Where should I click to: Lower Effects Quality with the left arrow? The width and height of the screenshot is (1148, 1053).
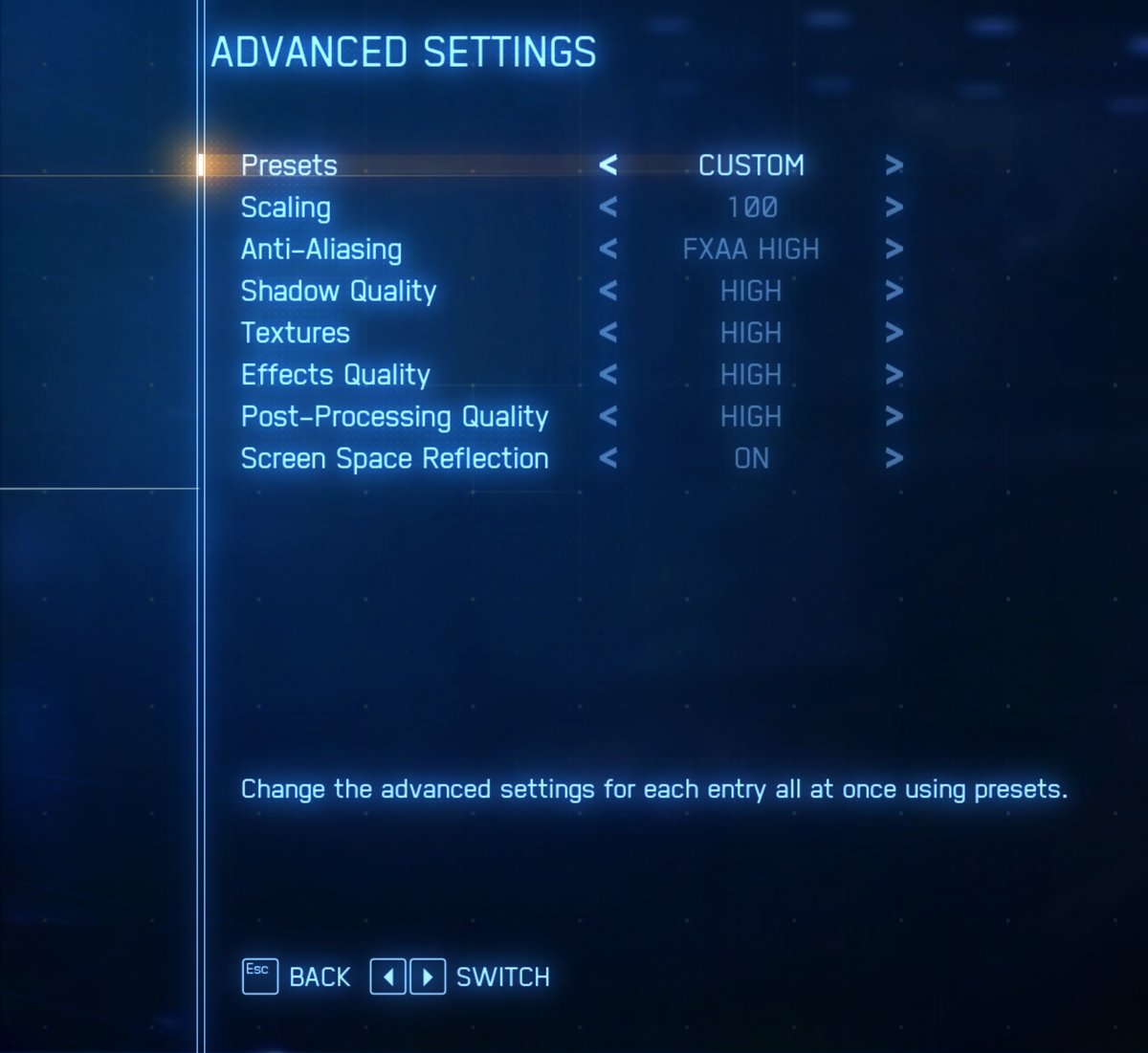click(608, 375)
